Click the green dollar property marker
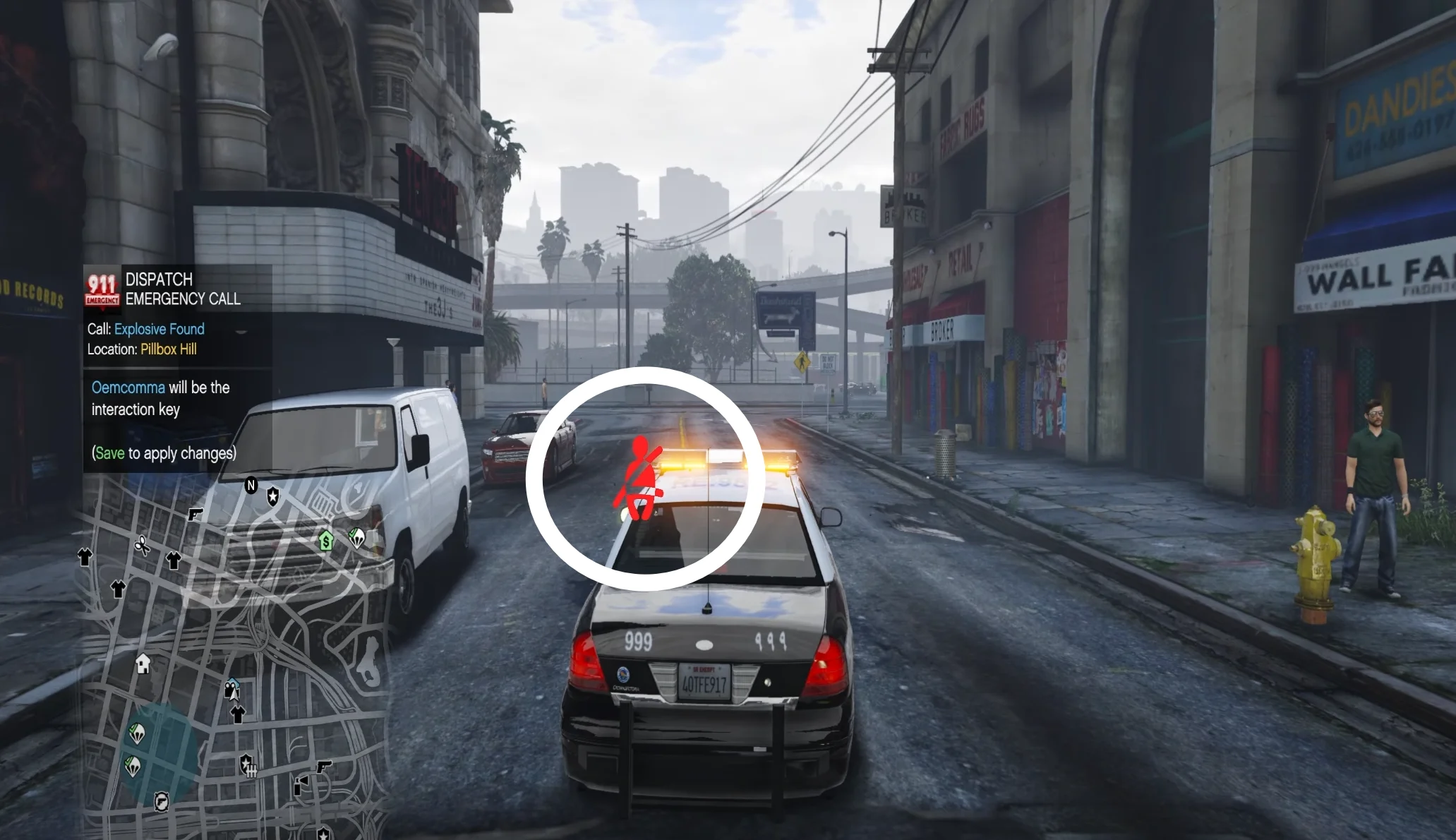This screenshot has width=1456, height=840. pyautogui.click(x=325, y=541)
